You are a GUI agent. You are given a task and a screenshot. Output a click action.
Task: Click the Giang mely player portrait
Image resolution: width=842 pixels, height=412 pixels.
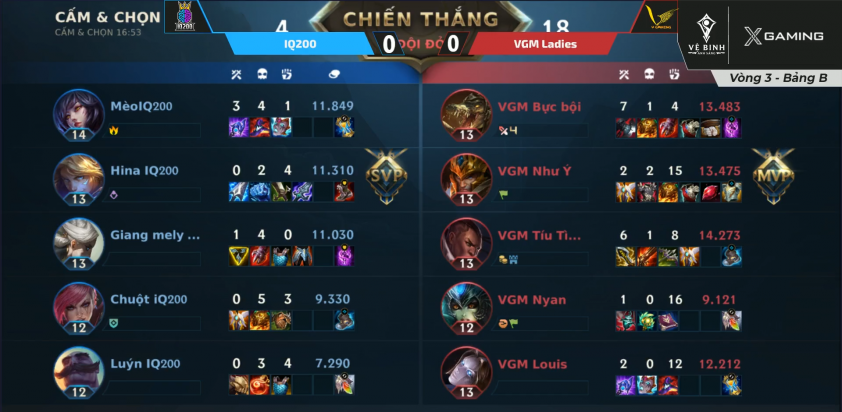click(x=79, y=242)
